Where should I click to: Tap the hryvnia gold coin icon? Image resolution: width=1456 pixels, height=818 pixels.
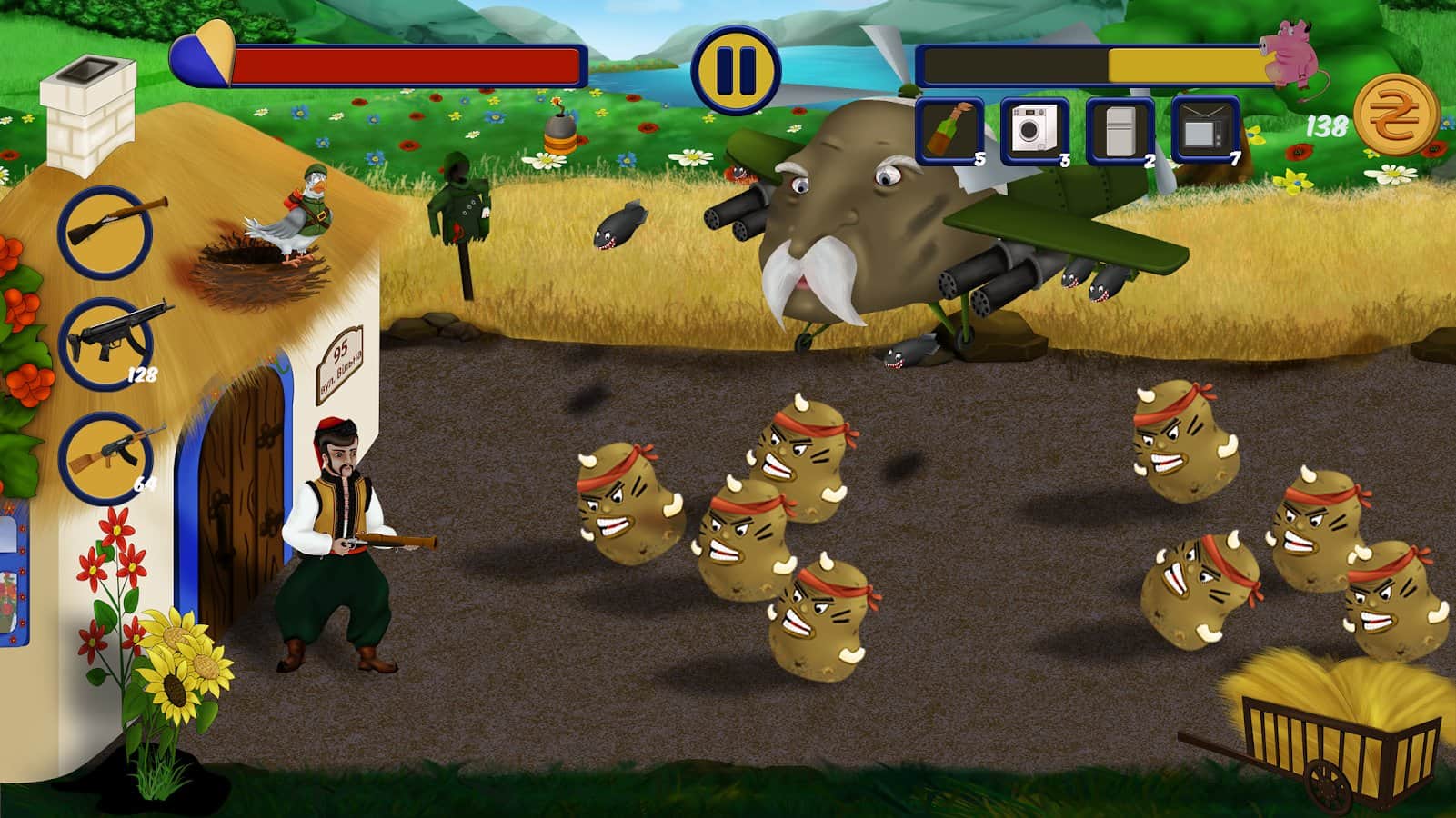point(1396,116)
